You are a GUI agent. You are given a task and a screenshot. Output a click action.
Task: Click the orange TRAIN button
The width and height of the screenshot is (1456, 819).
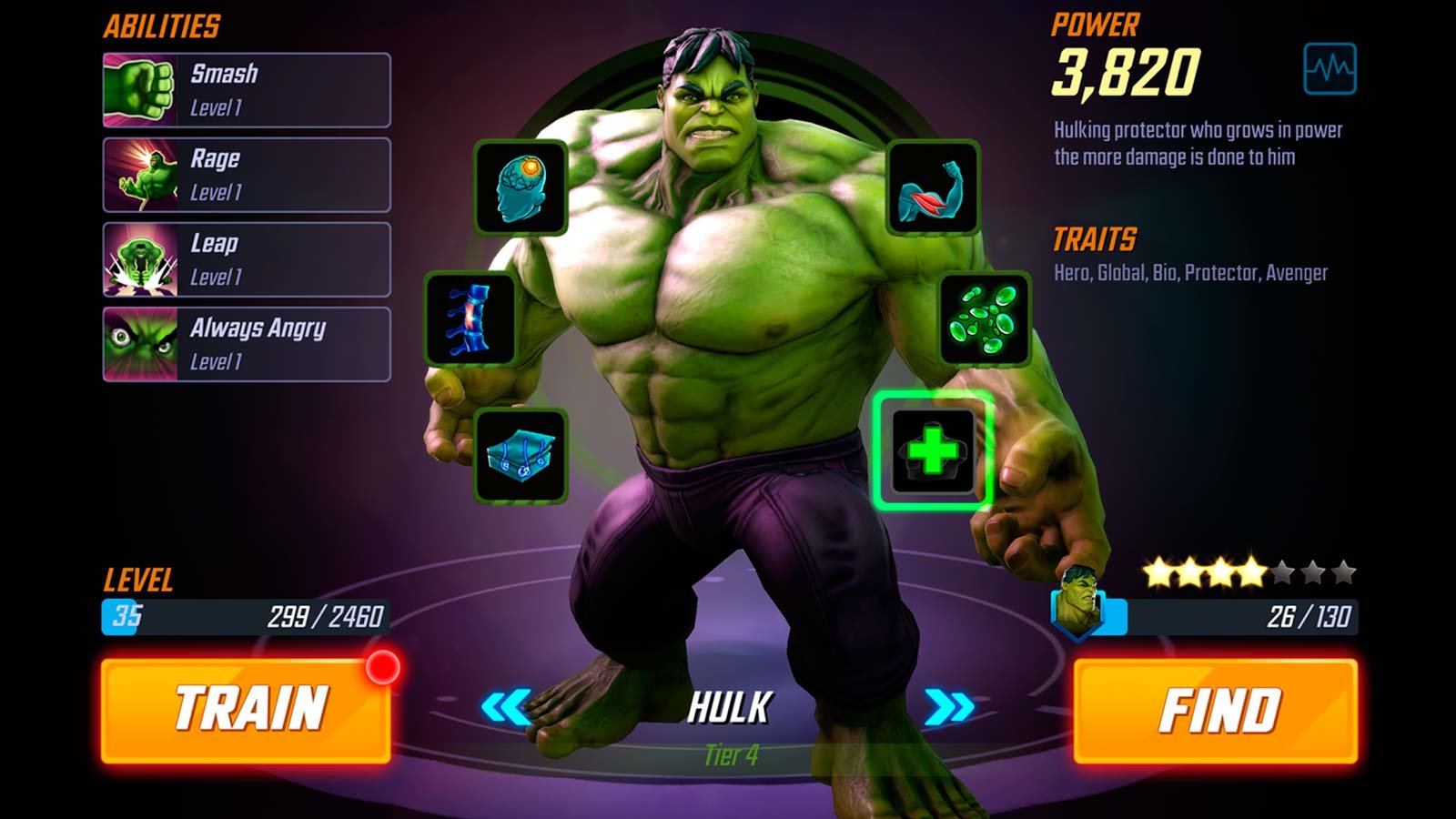246,711
